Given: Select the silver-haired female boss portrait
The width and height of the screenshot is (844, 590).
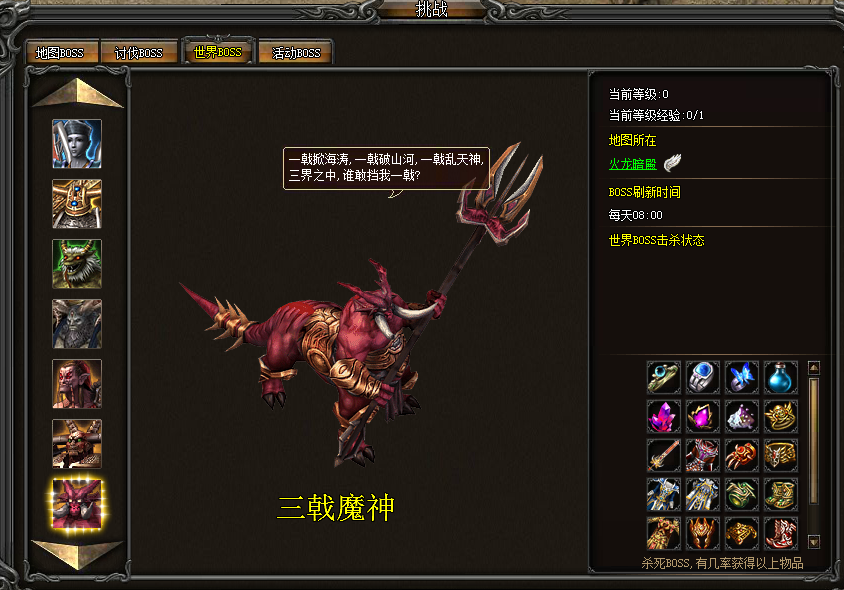Looking at the screenshot, I should click(x=77, y=144).
